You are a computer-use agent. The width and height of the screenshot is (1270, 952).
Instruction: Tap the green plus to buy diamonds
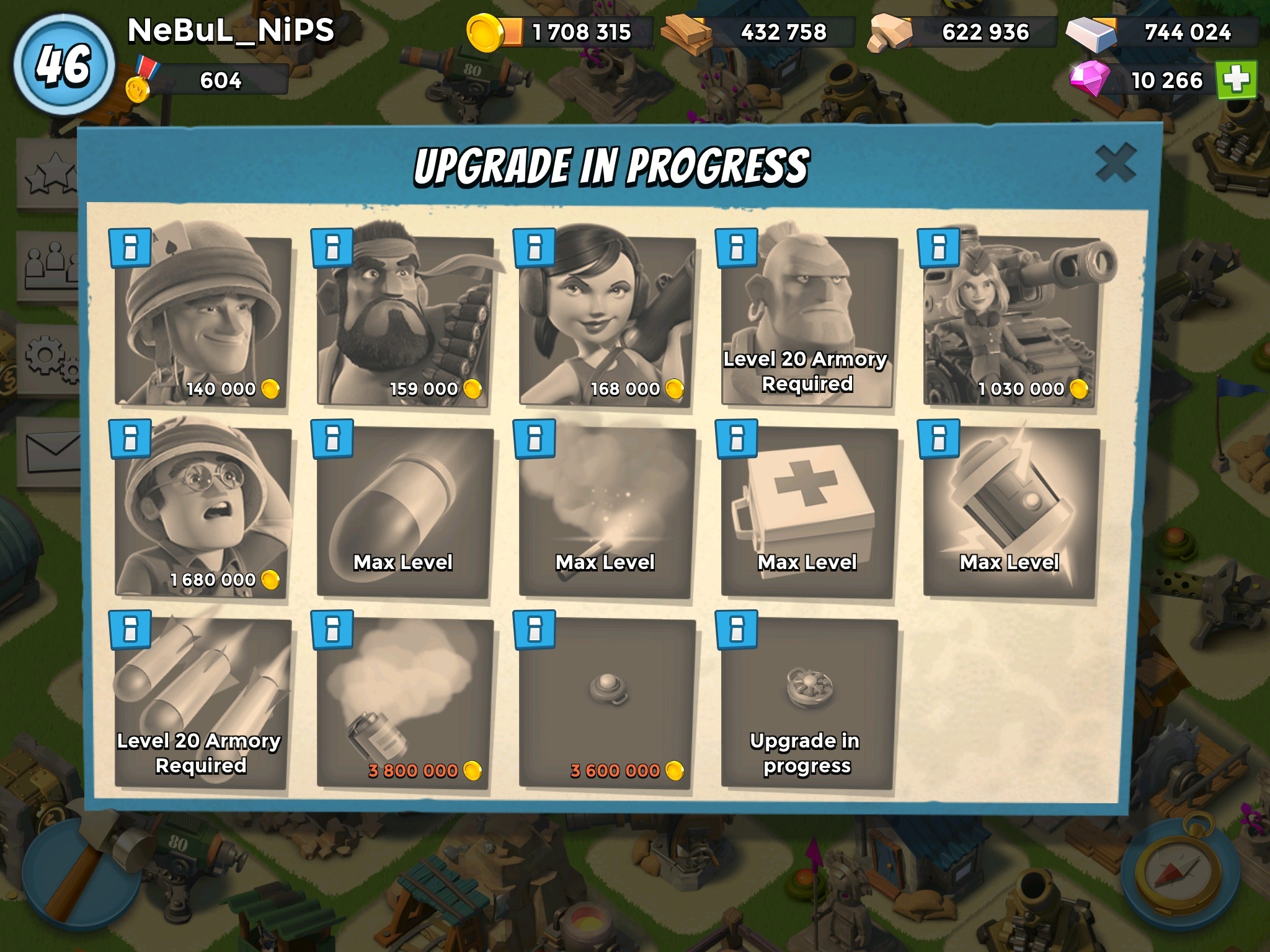pyautogui.click(x=1236, y=79)
